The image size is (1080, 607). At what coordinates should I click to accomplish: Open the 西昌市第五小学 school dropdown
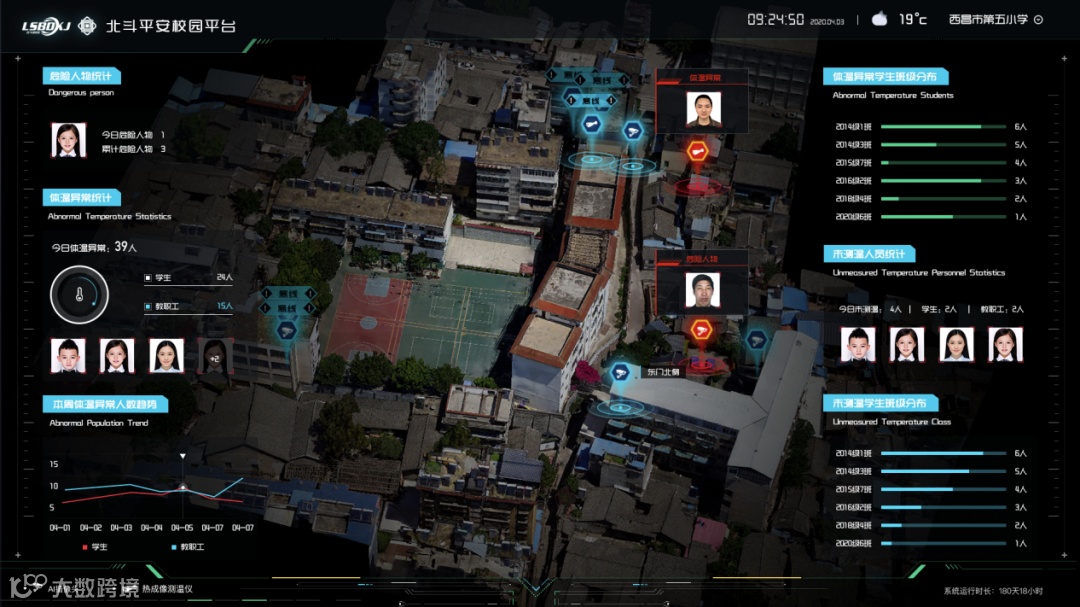pos(1038,19)
